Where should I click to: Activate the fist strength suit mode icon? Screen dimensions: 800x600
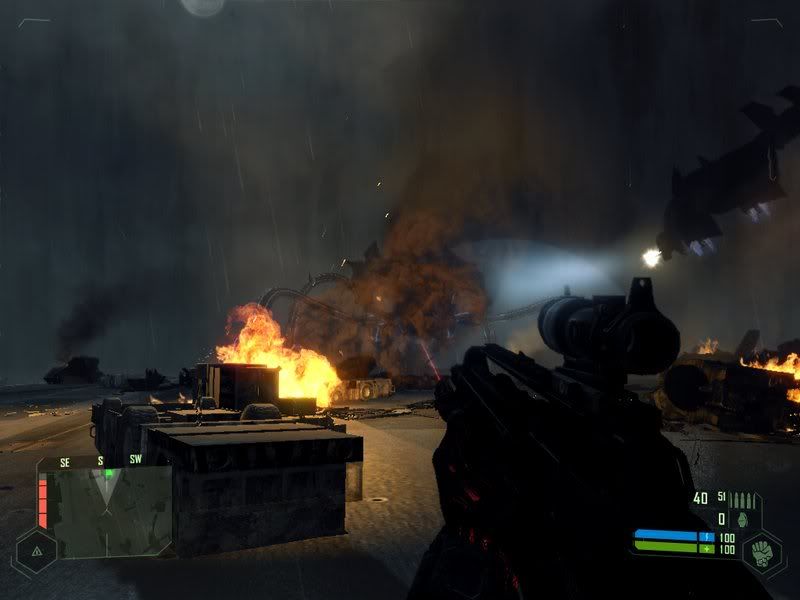coord(762,550)
